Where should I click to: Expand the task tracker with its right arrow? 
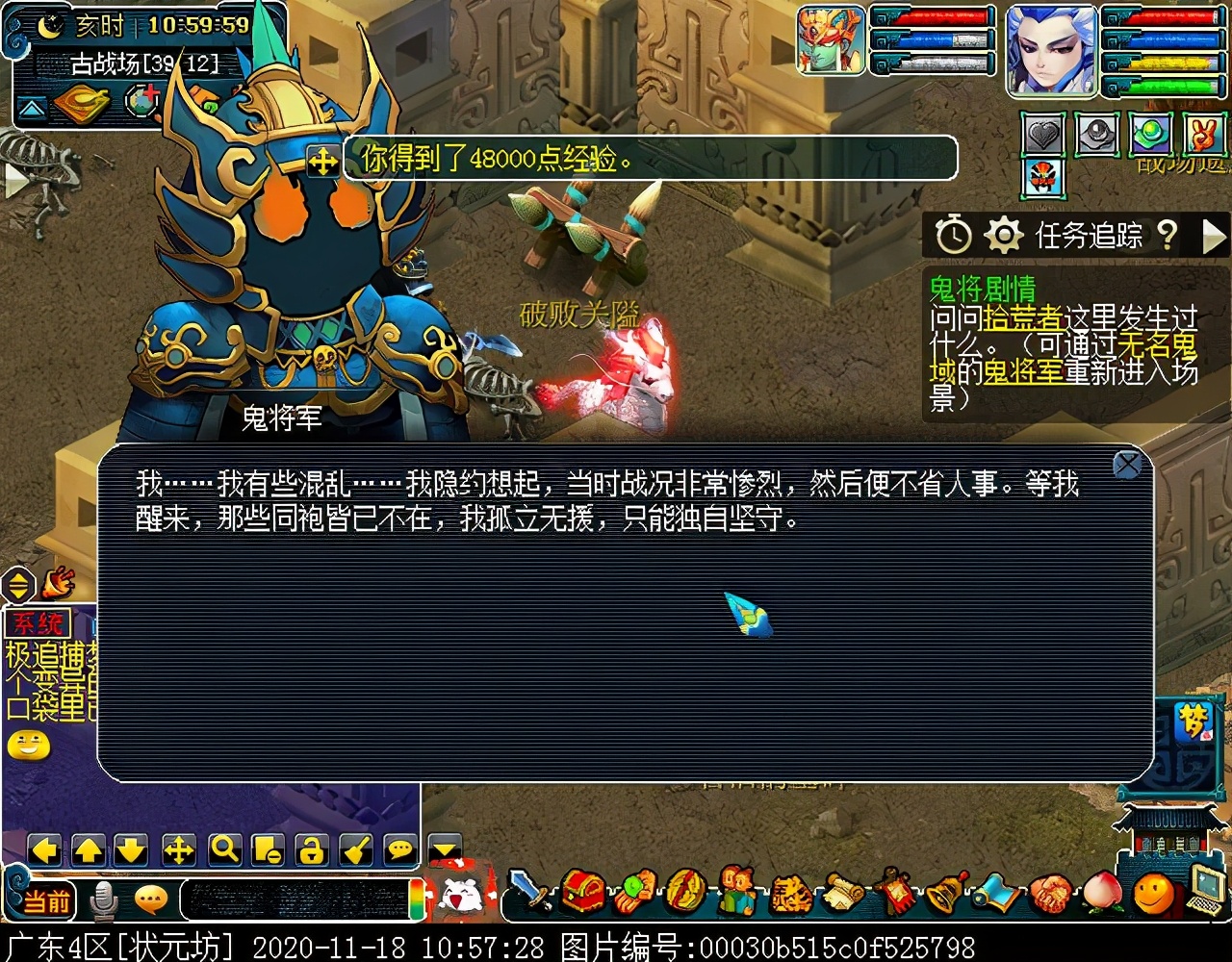pos(1213,237)
